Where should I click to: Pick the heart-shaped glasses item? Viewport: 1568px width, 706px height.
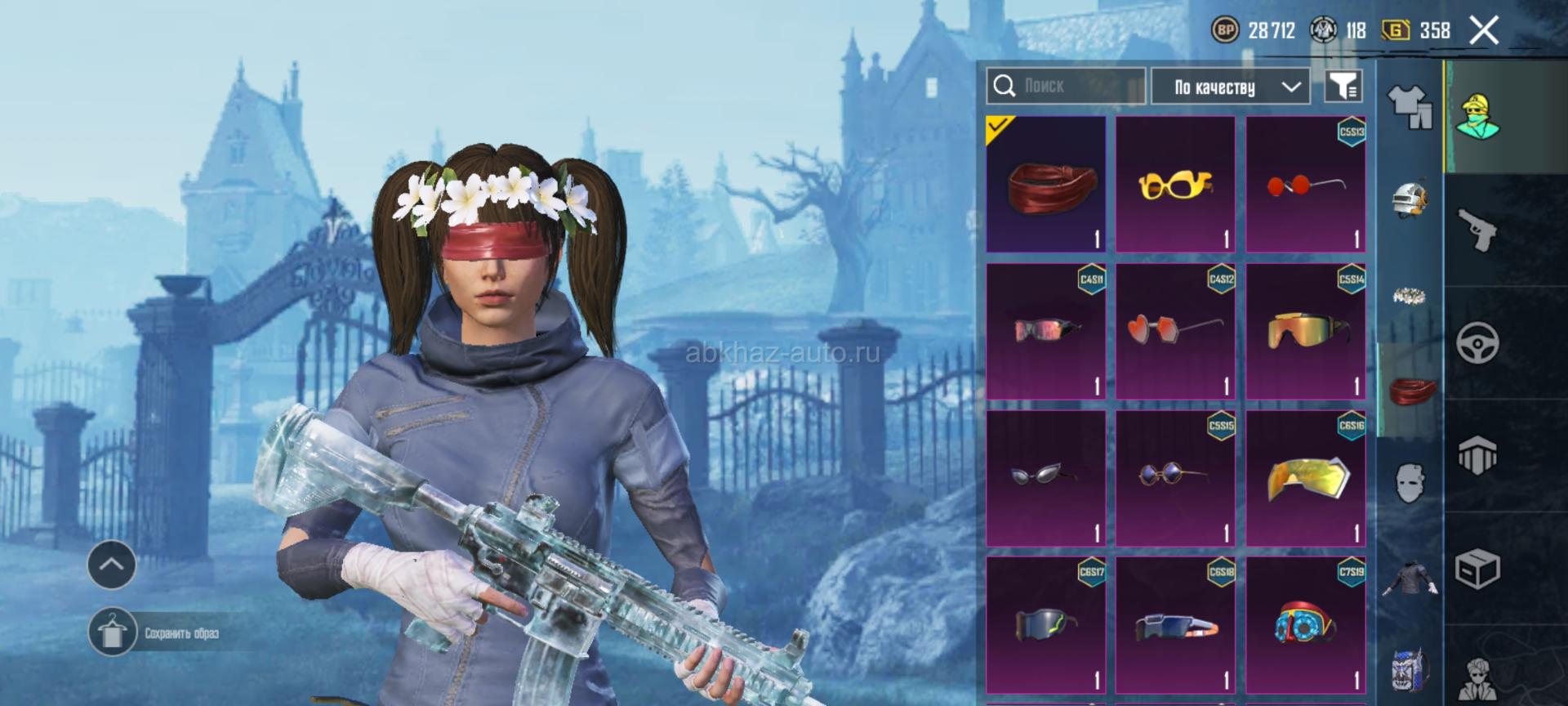click(1175, 331)
